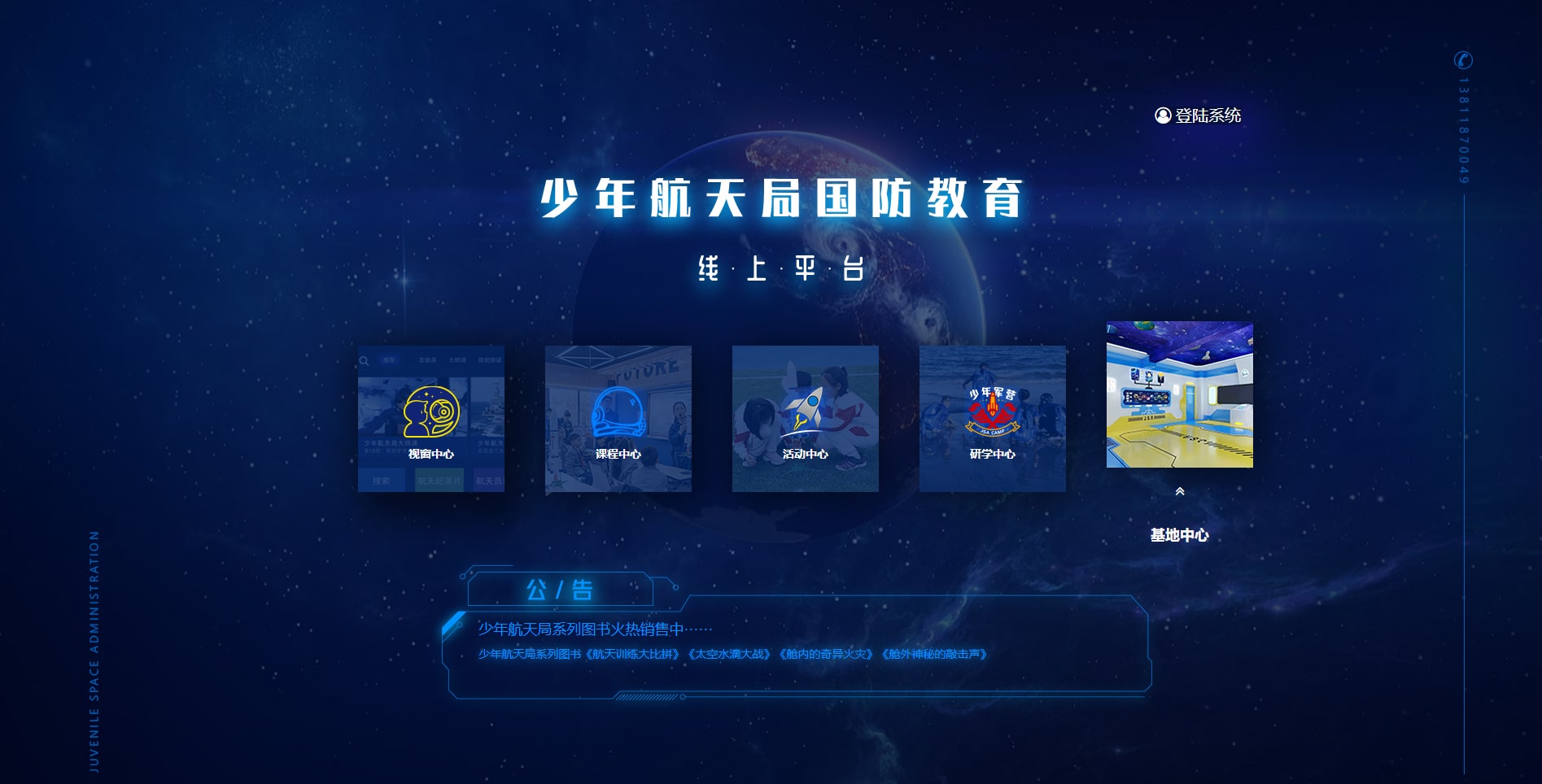This screenshot has height=784, width=1542.
Task: Open the 直播课 tab in 视窗中心
Action: pos(427,360)
